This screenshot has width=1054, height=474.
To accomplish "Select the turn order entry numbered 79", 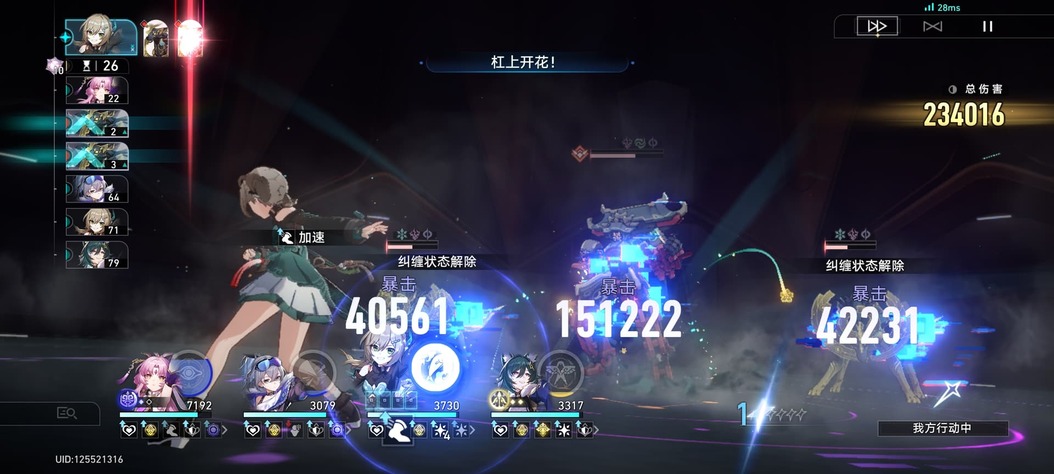I will (x=97, y=255).
